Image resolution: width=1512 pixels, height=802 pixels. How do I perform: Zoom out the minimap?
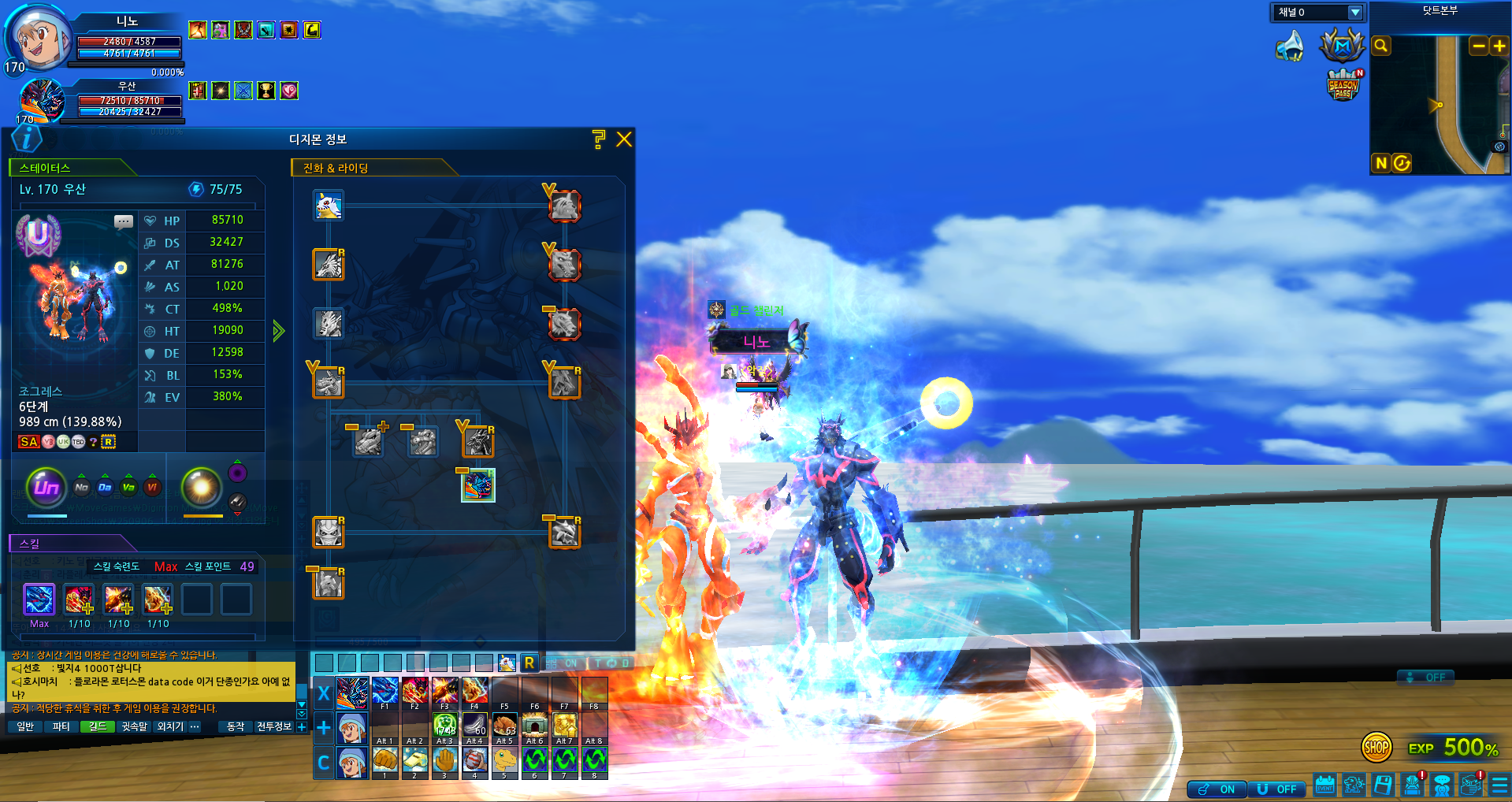(x=1479, y=46)
